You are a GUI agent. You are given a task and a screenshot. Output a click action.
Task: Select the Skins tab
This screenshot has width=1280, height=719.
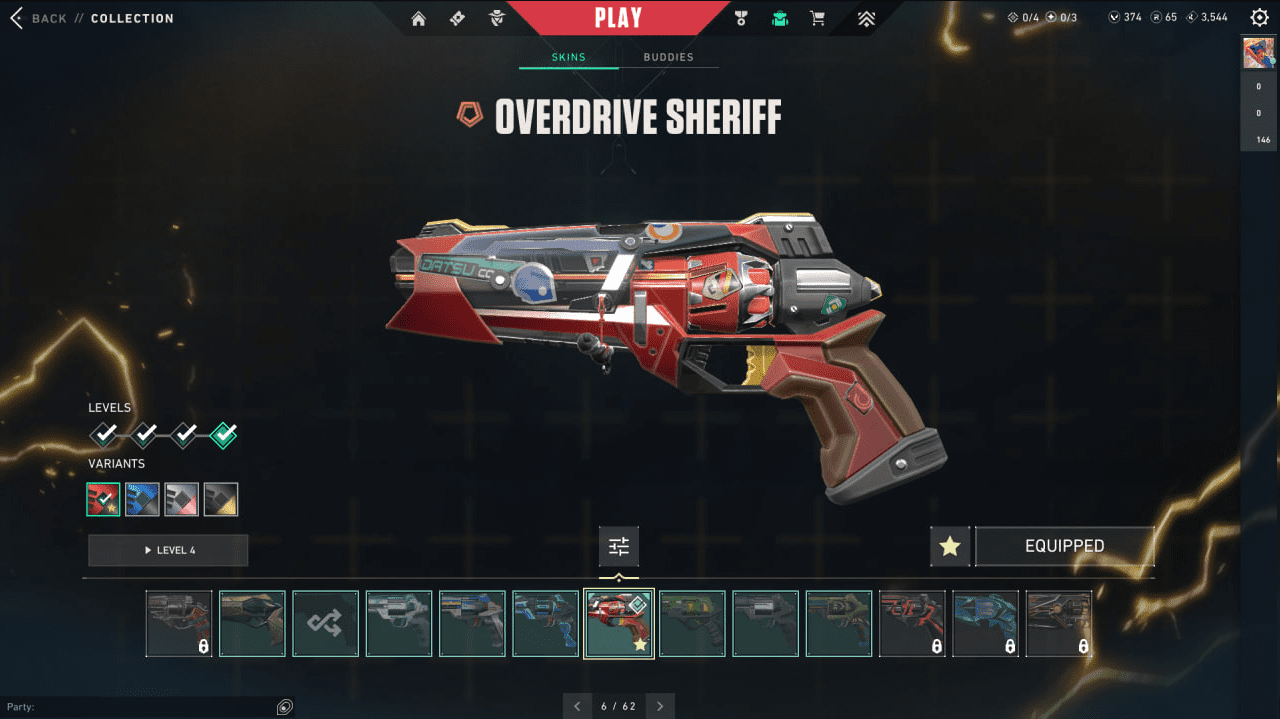click(569, 57)
